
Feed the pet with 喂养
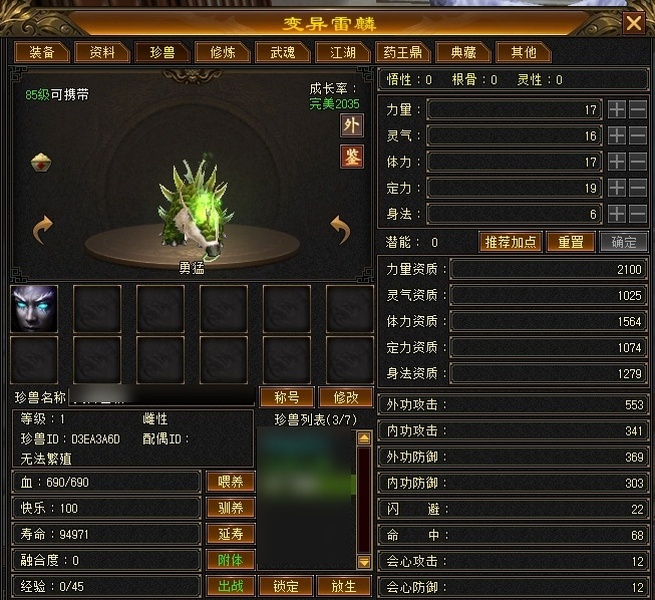(229, 482)
